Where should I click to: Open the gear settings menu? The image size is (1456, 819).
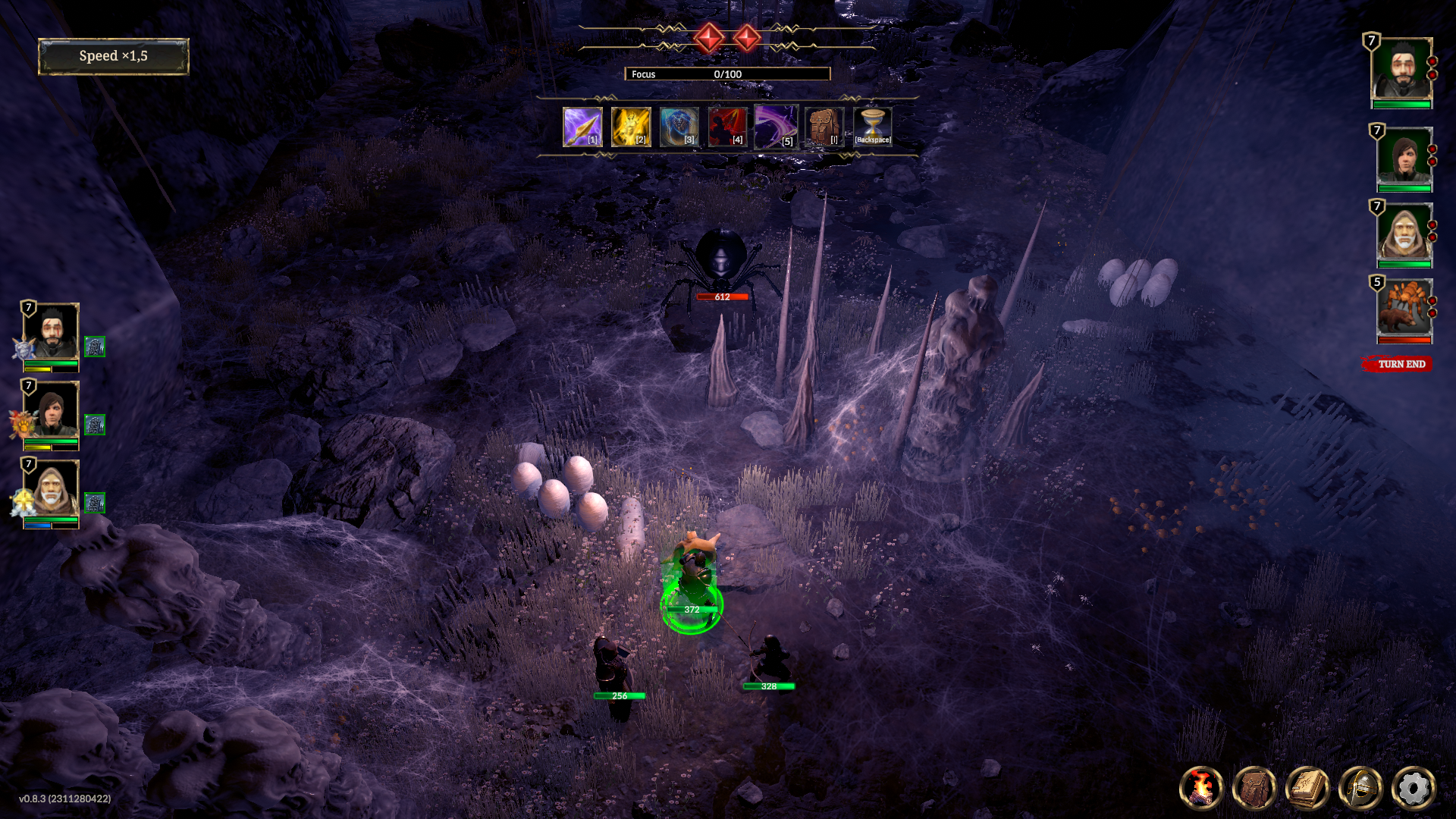point(1414,788)
